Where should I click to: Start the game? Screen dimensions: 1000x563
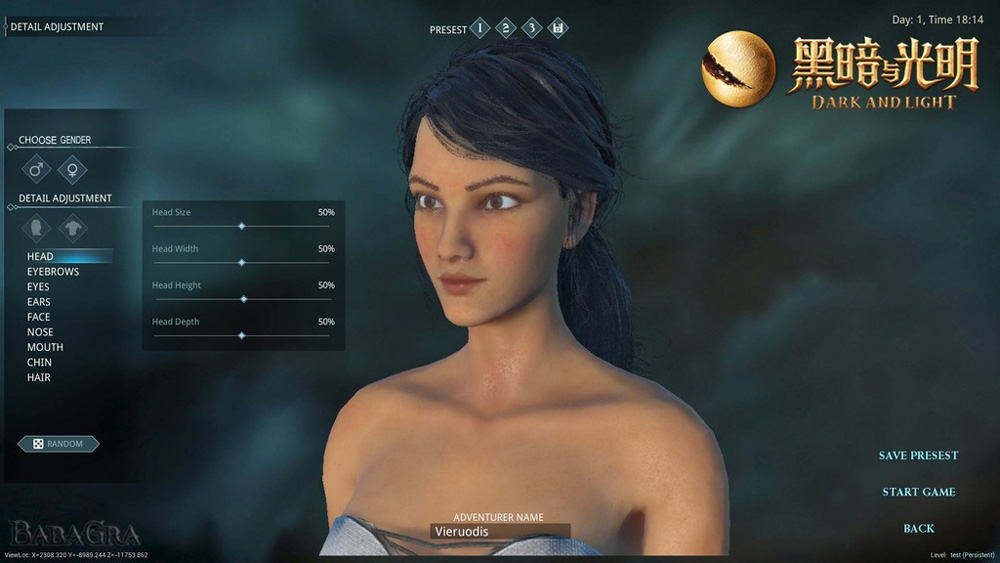[918, 492]
